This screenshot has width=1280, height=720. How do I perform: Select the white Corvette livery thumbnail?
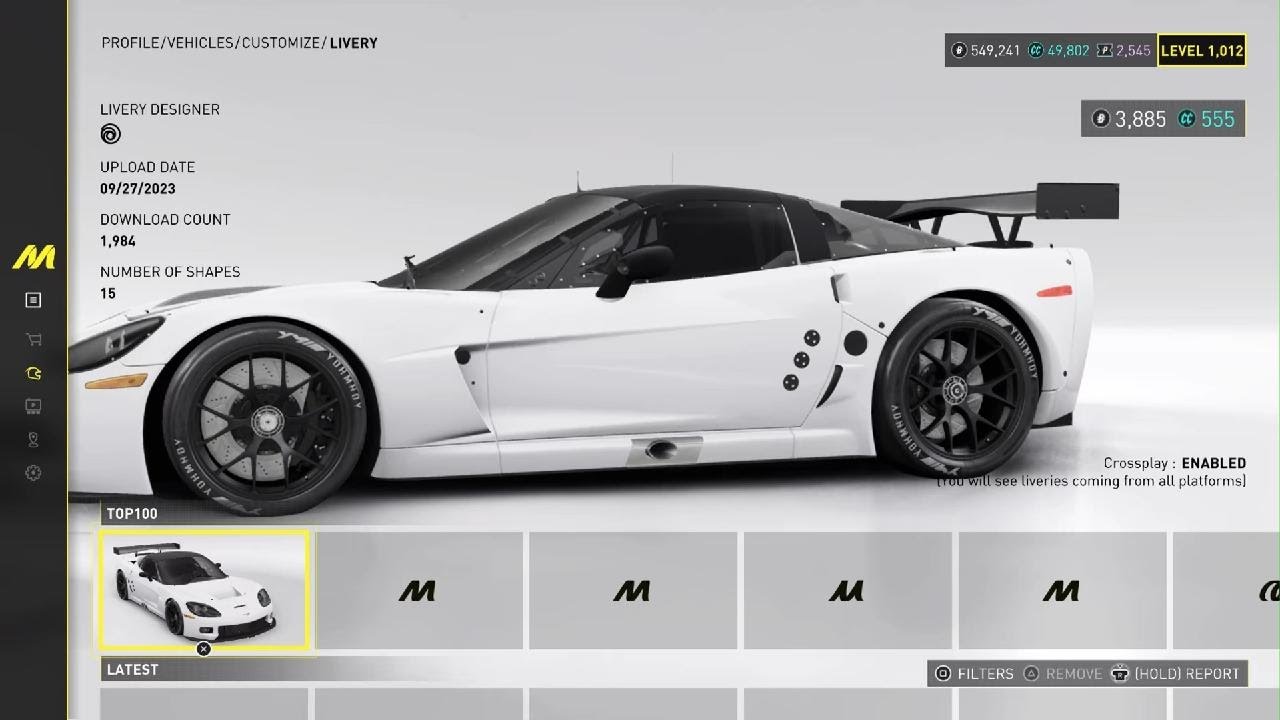(205, 590)
